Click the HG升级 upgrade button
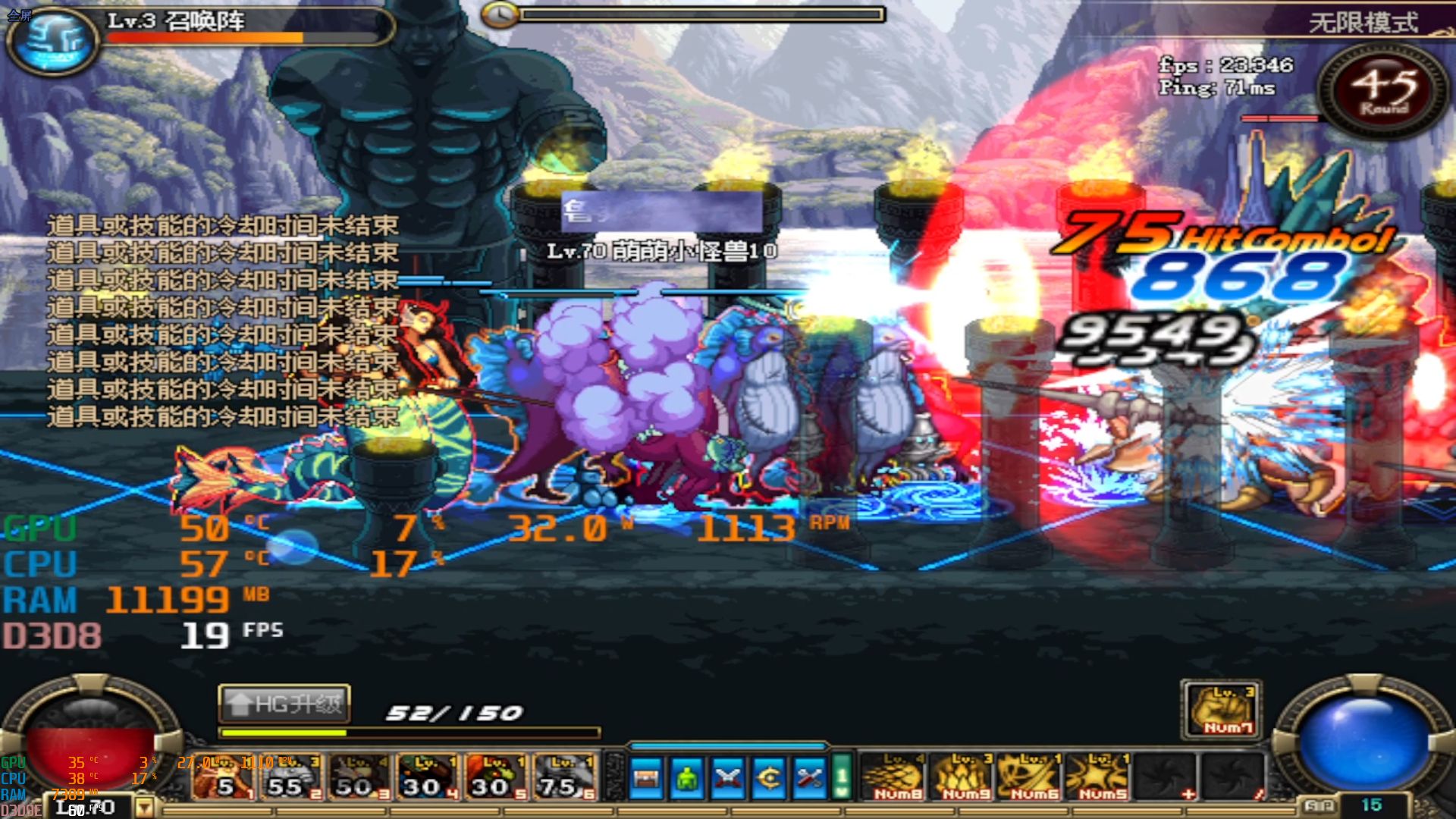Image resolution: width=1456 pixels, height=819 pixels. [x=284, y=704]
